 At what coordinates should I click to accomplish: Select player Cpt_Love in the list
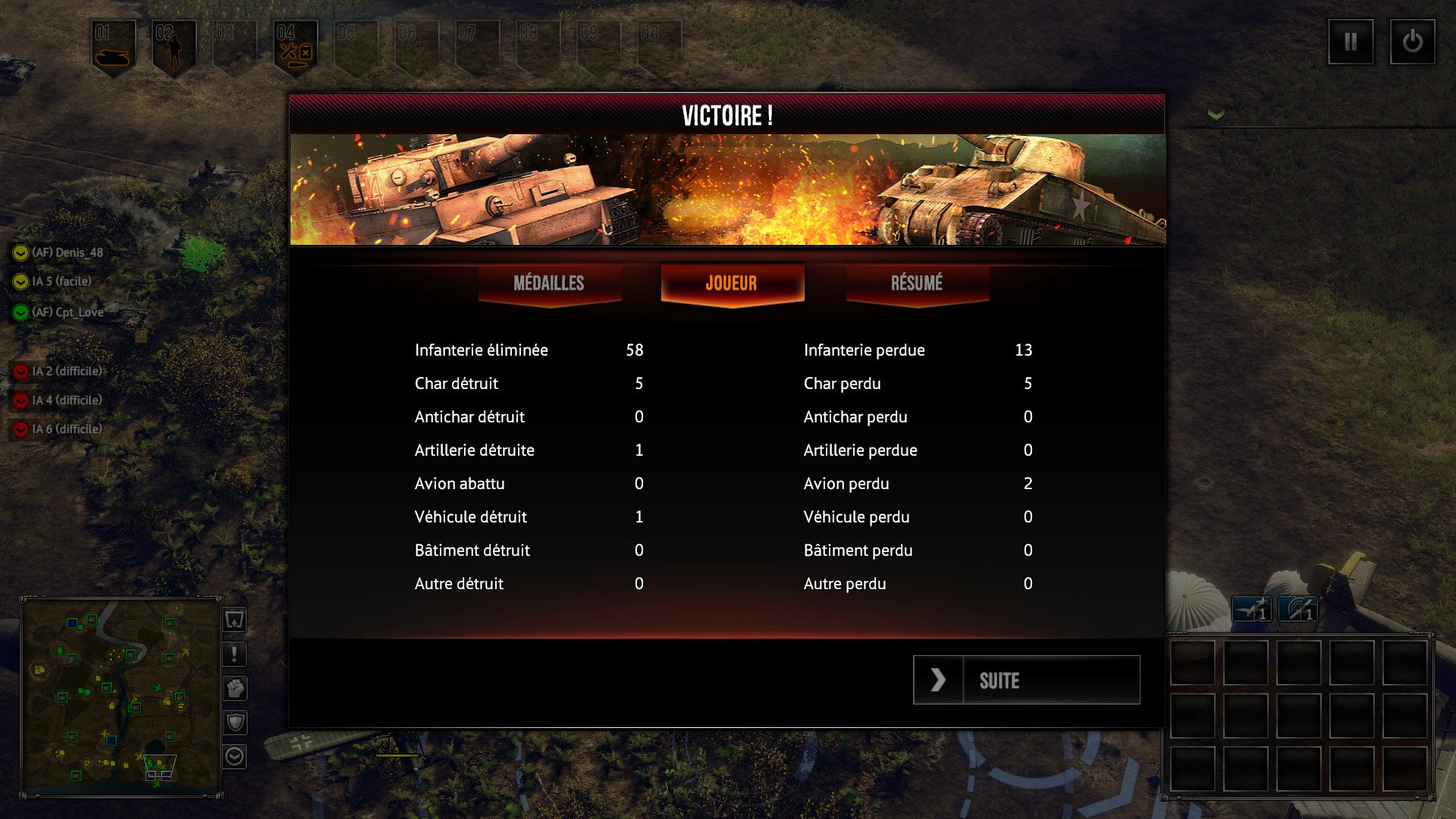(x=67, y=312)
